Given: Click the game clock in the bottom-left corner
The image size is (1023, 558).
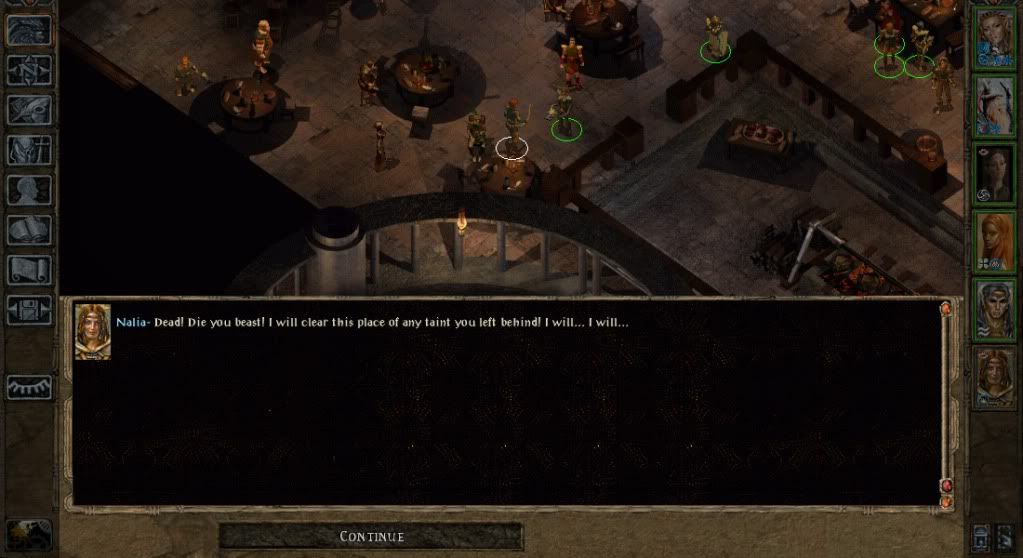Looking at the screenshot, I should (x=28, y=535).
